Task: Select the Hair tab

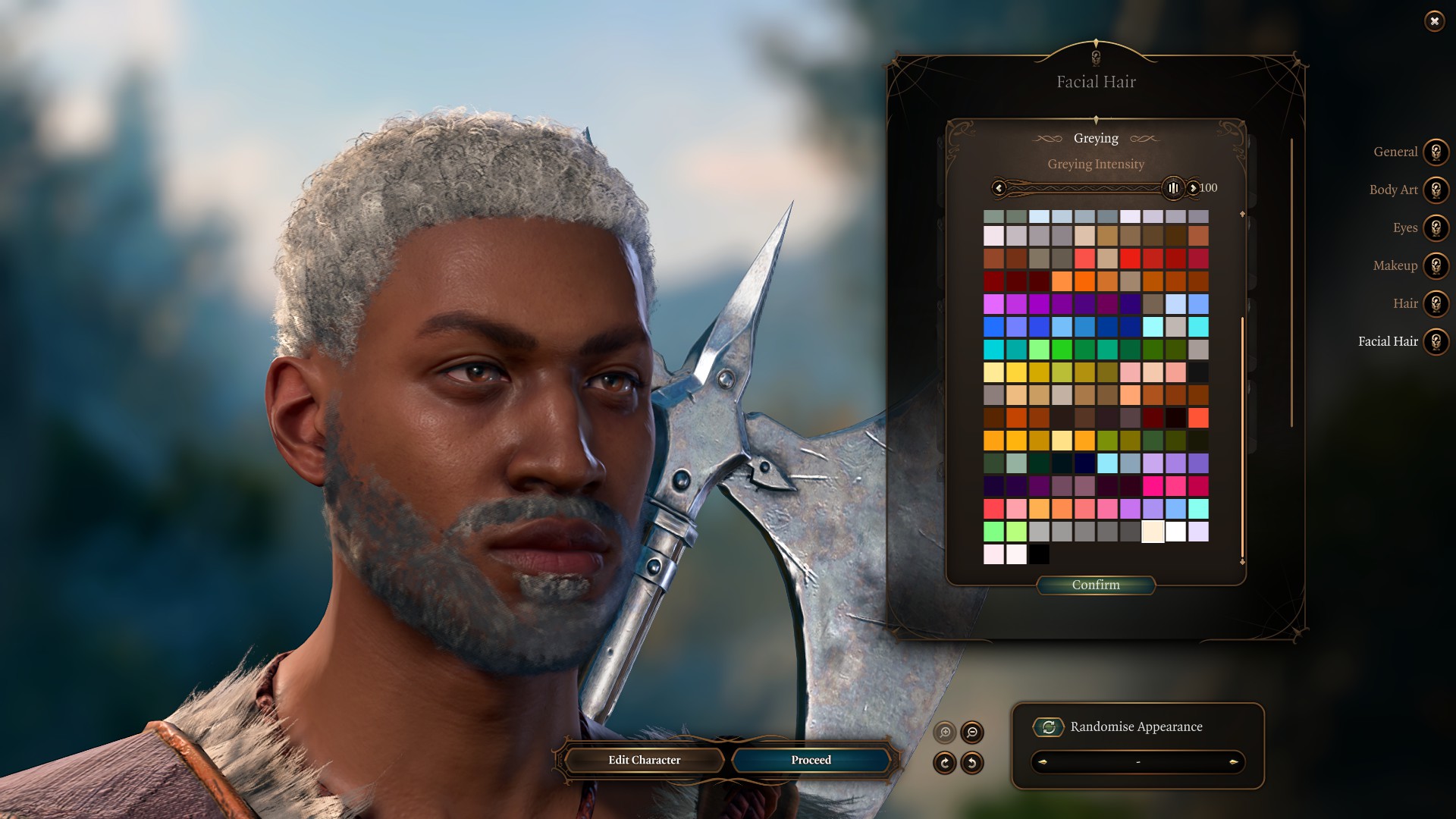Action: point(1436,303)
